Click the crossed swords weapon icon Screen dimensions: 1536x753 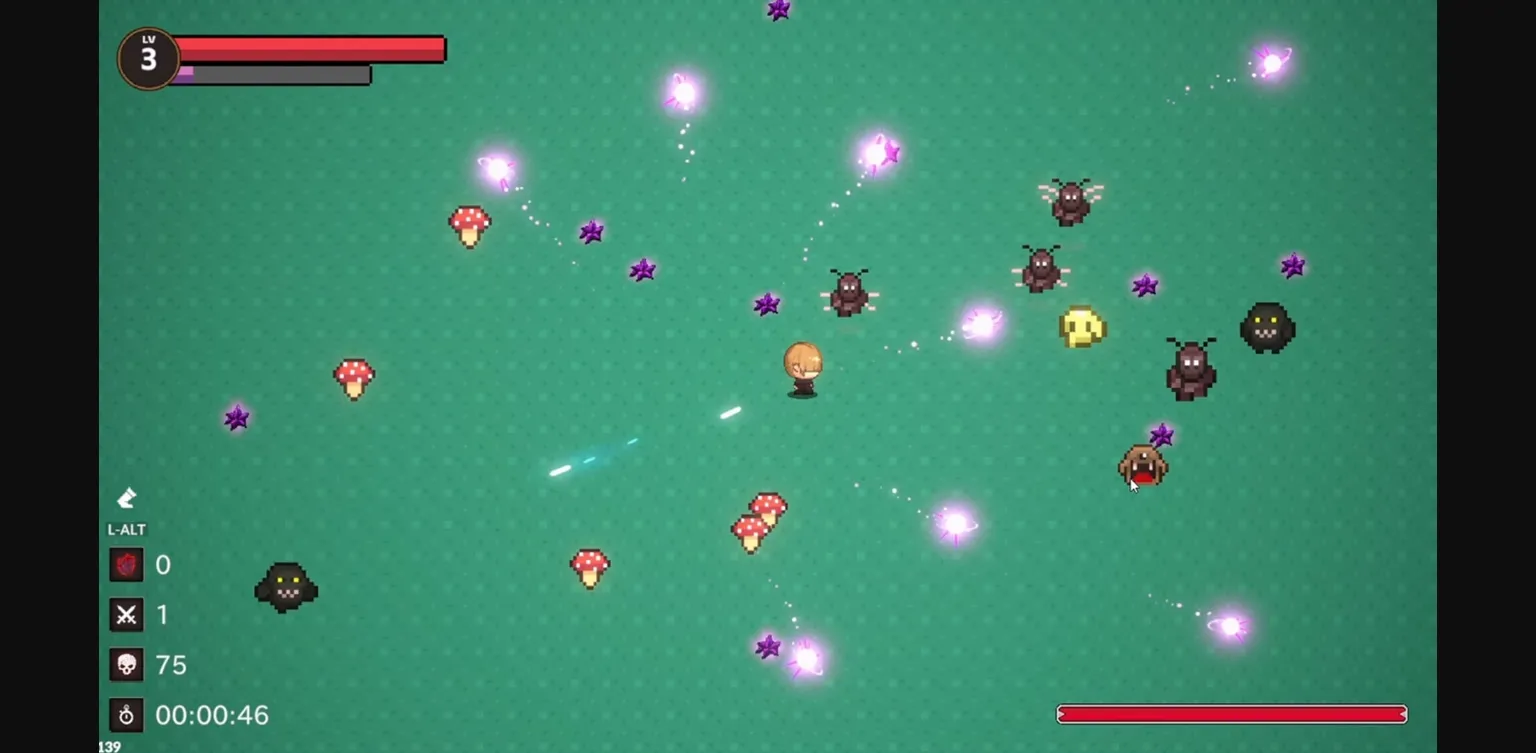126,615
